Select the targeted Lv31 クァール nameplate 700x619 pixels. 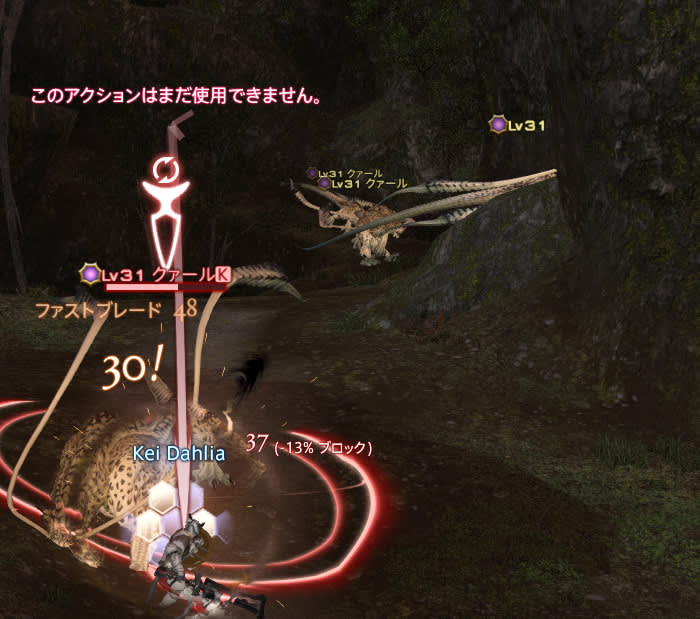coord(157,274)
